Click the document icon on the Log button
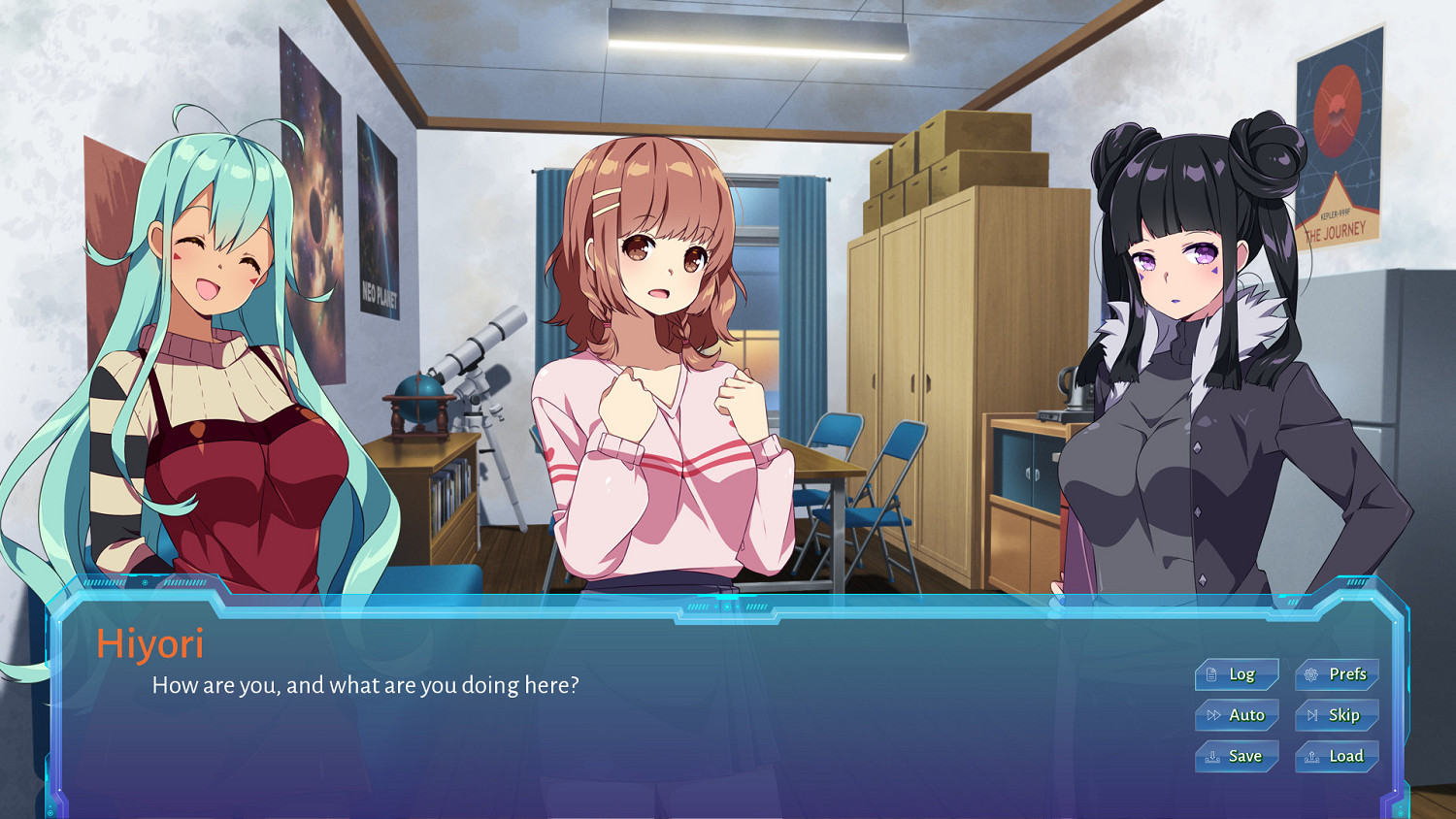 click(x=1211, y=675)
